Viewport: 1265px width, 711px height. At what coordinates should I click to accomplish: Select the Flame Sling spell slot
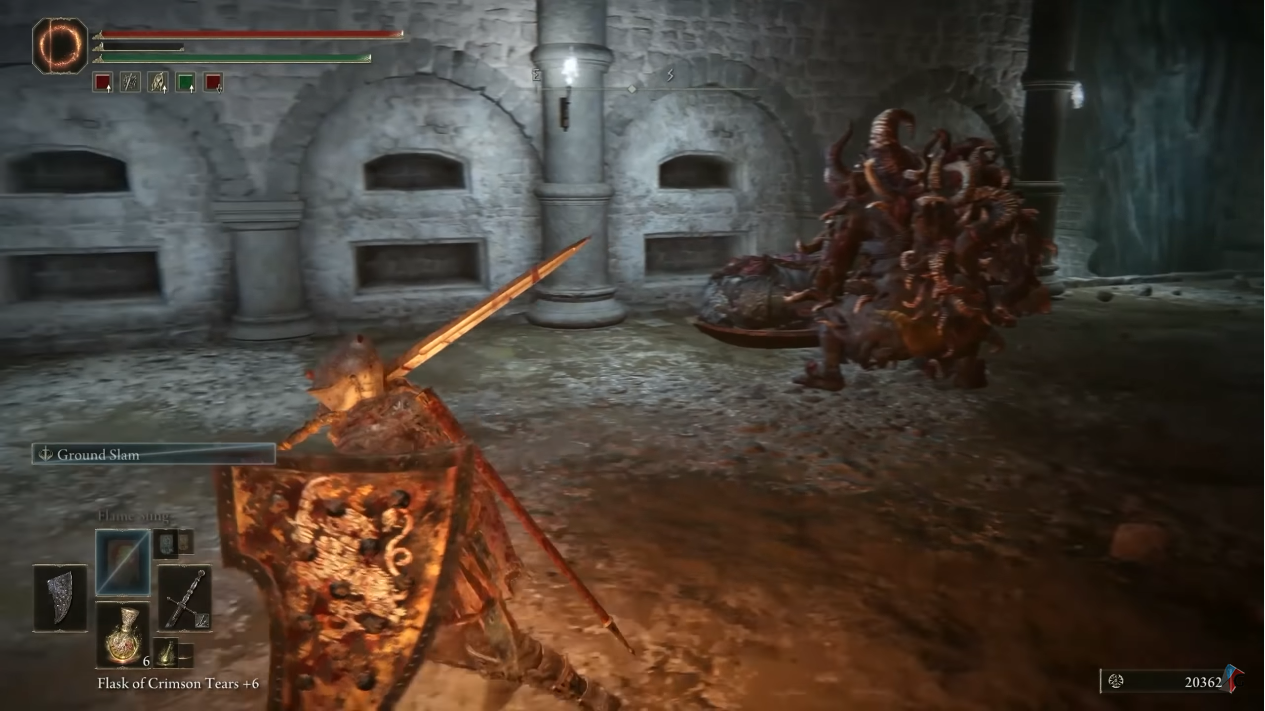click(123, 563)
